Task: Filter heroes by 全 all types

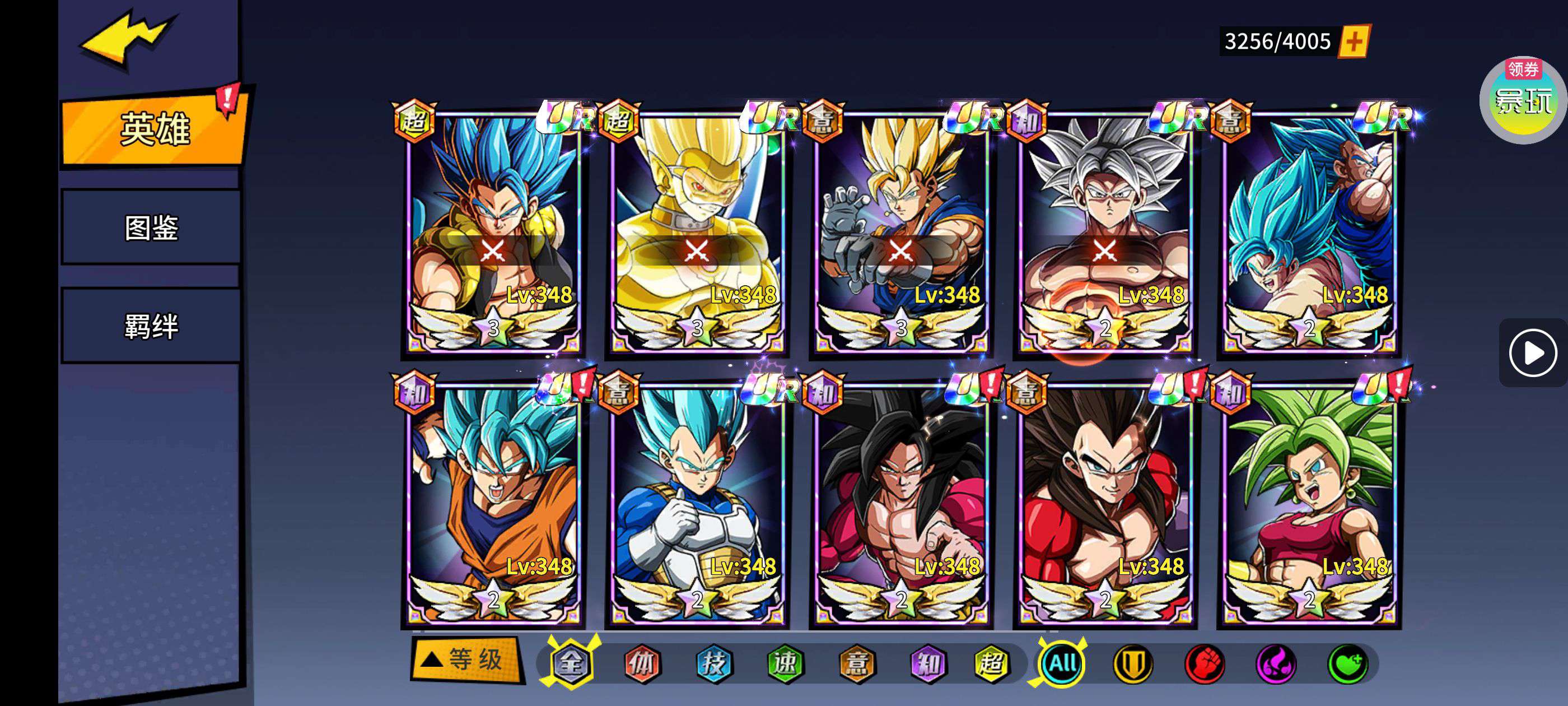Action: [571, 663]
